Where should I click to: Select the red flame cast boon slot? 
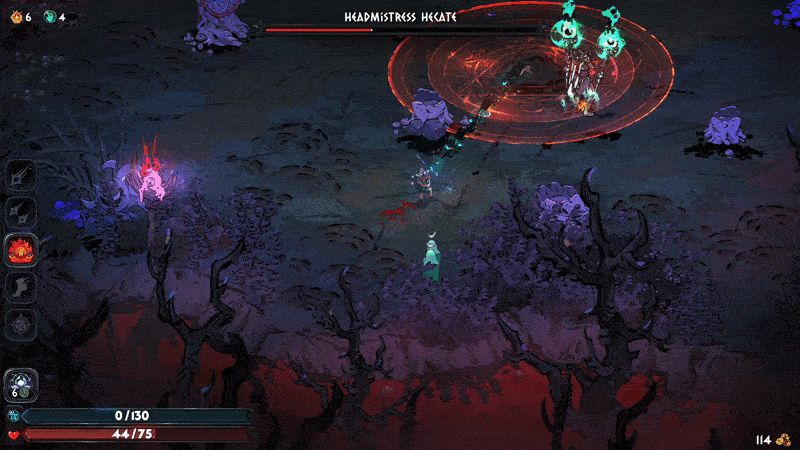pyautogui.click(x=21, y=248)
